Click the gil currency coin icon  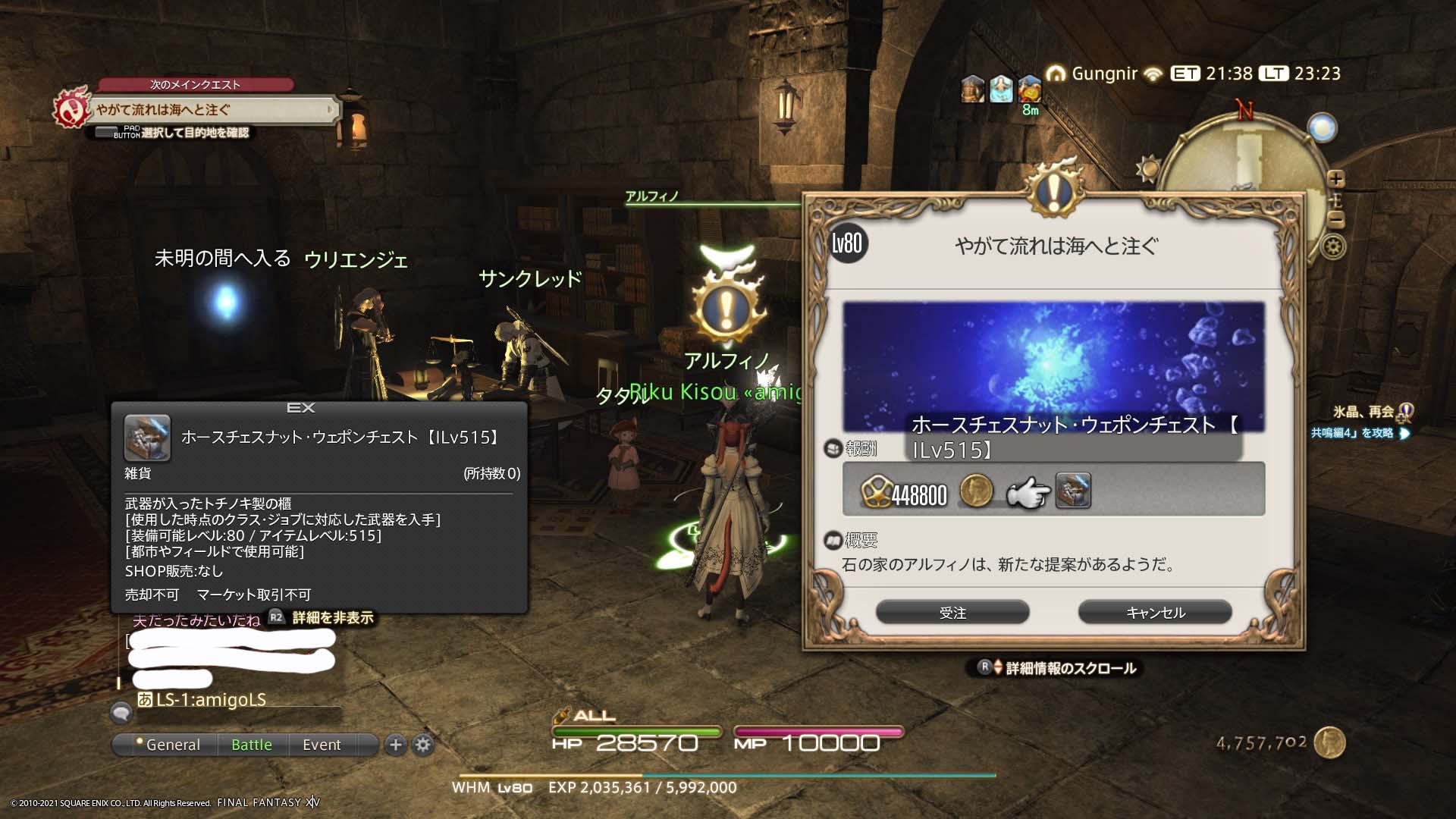tap(1329, 742)
